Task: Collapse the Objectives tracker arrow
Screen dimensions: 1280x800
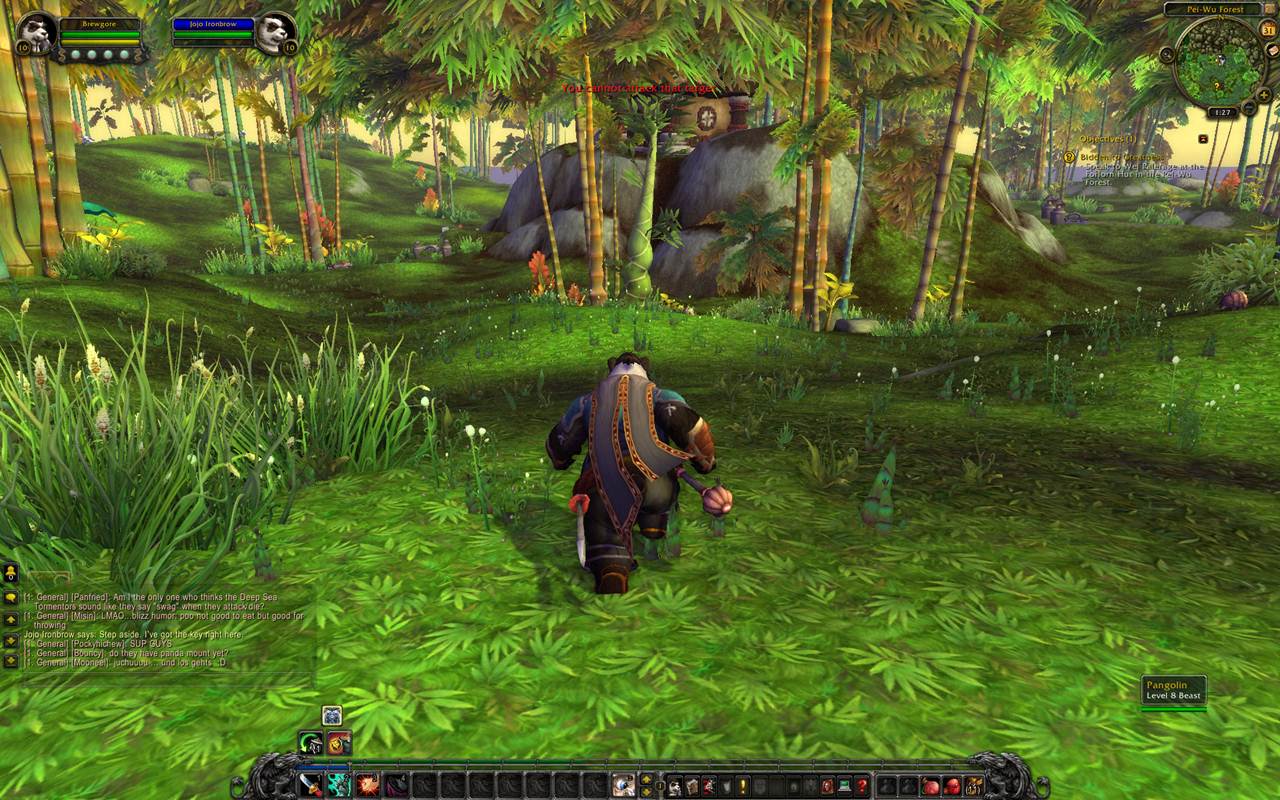Action: (x=1203, y=139)
